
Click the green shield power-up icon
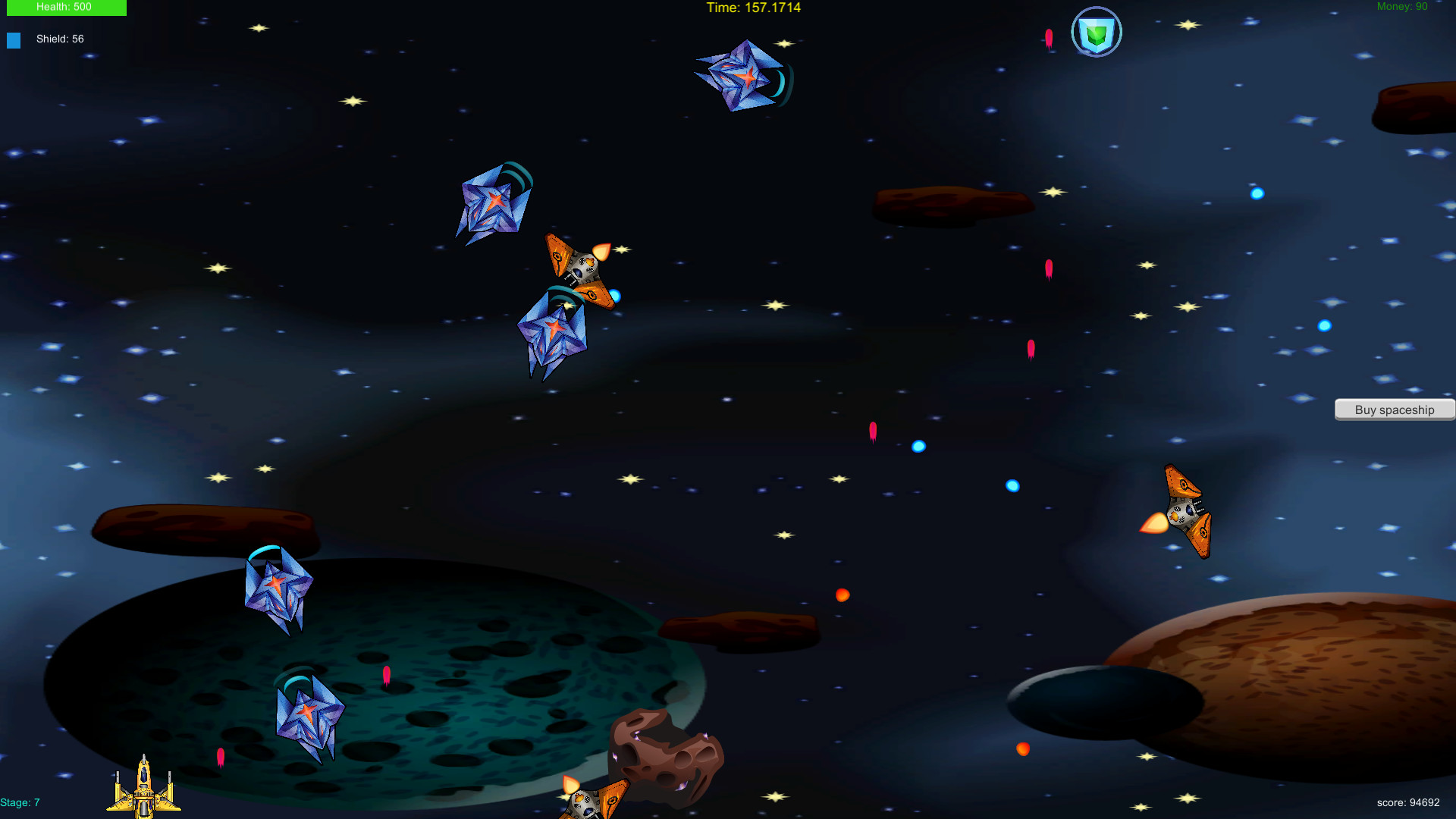tap(1097, 32)
